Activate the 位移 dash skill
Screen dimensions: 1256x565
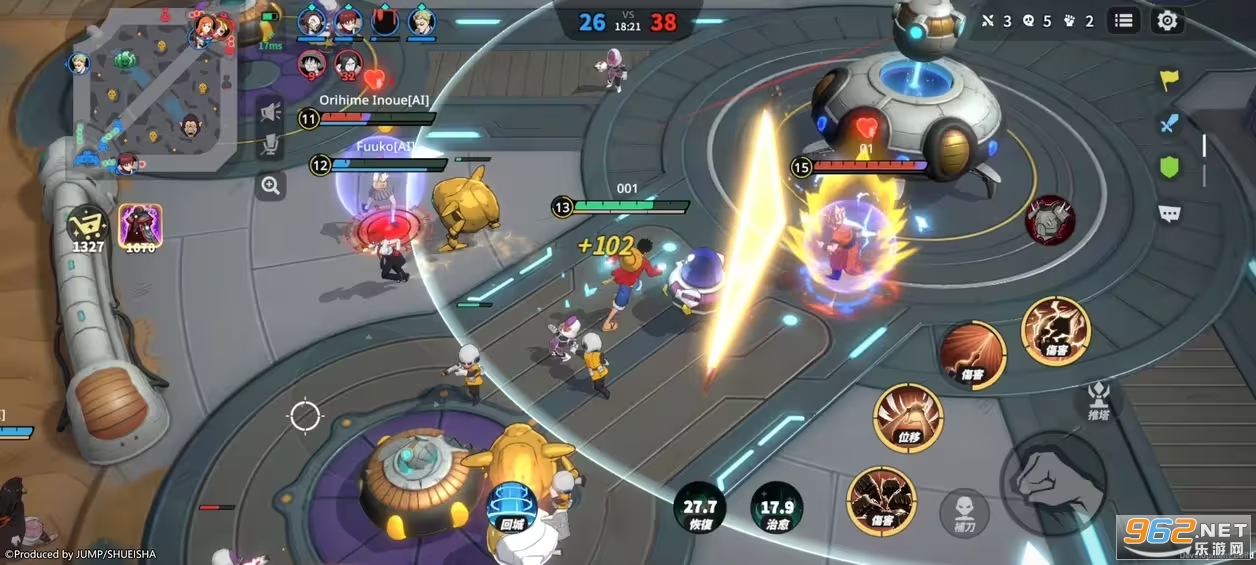pos(908,419)
